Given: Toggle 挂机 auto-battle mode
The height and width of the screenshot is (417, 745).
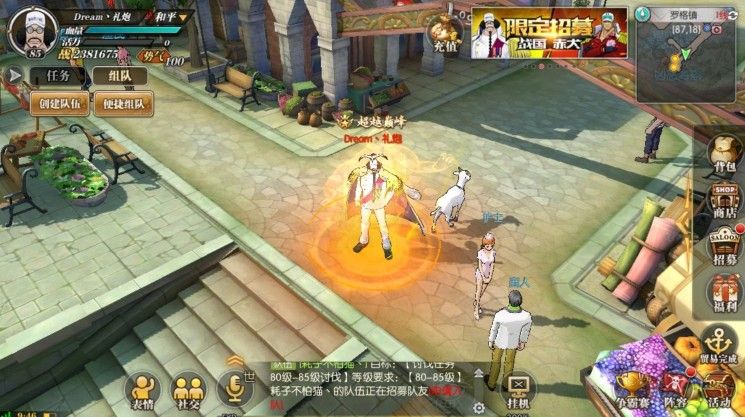Looking at the screenshot, I should click(518, 391).
